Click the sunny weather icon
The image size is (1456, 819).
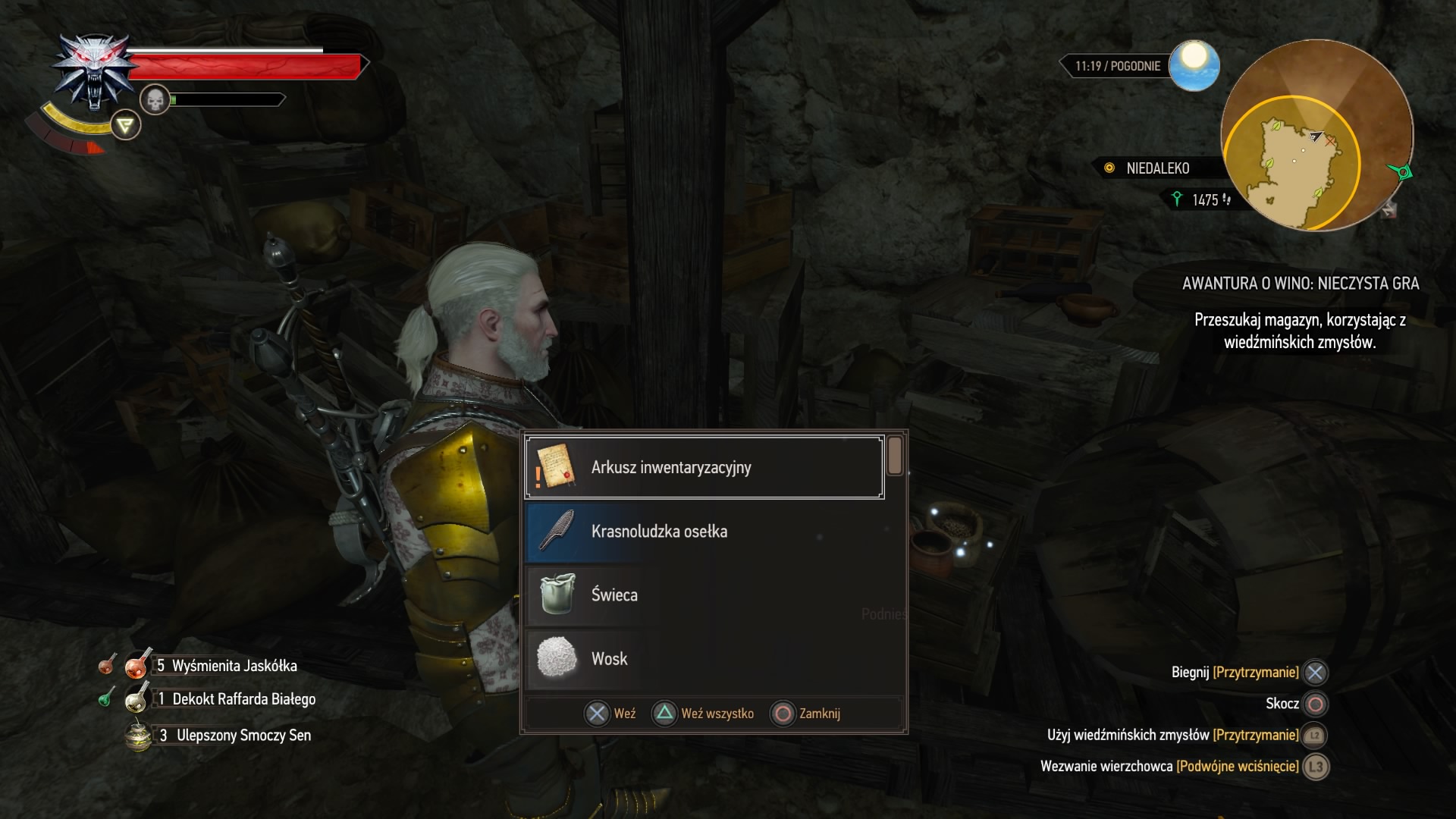click(1194, 65)
